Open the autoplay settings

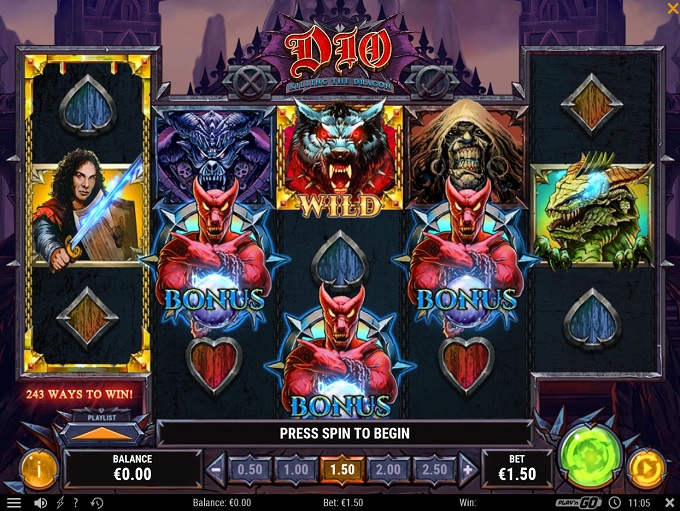[646, 467]
